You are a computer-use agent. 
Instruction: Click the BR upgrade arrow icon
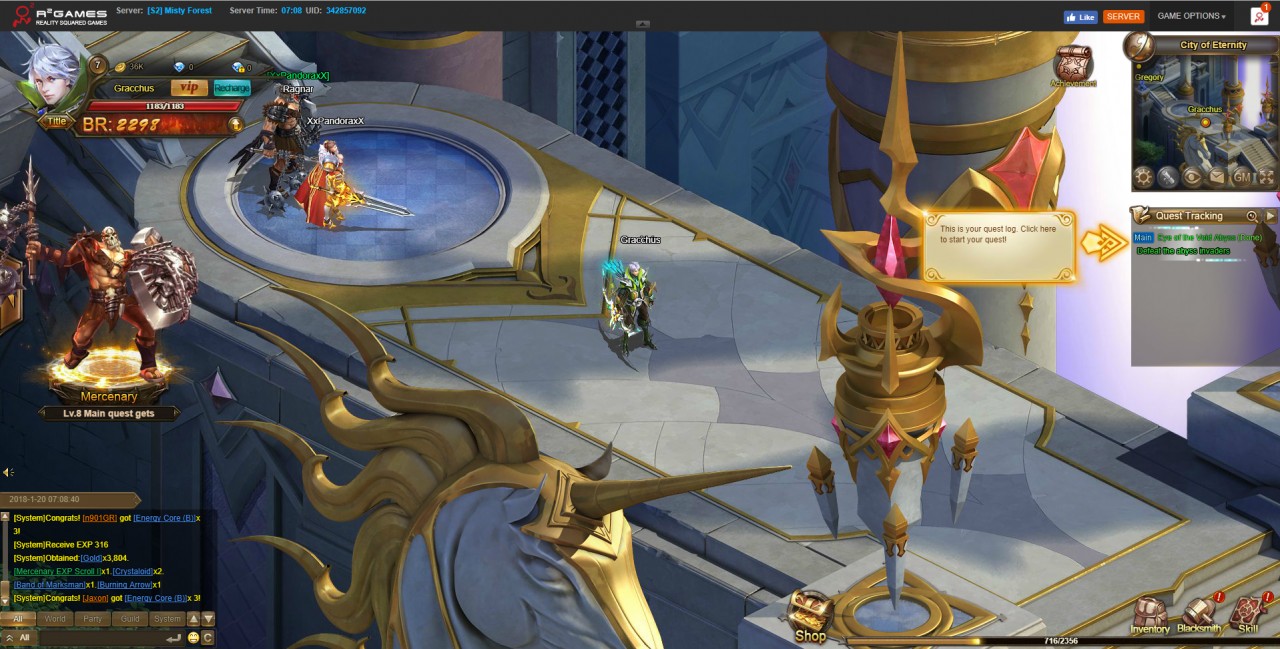[235, 125]
